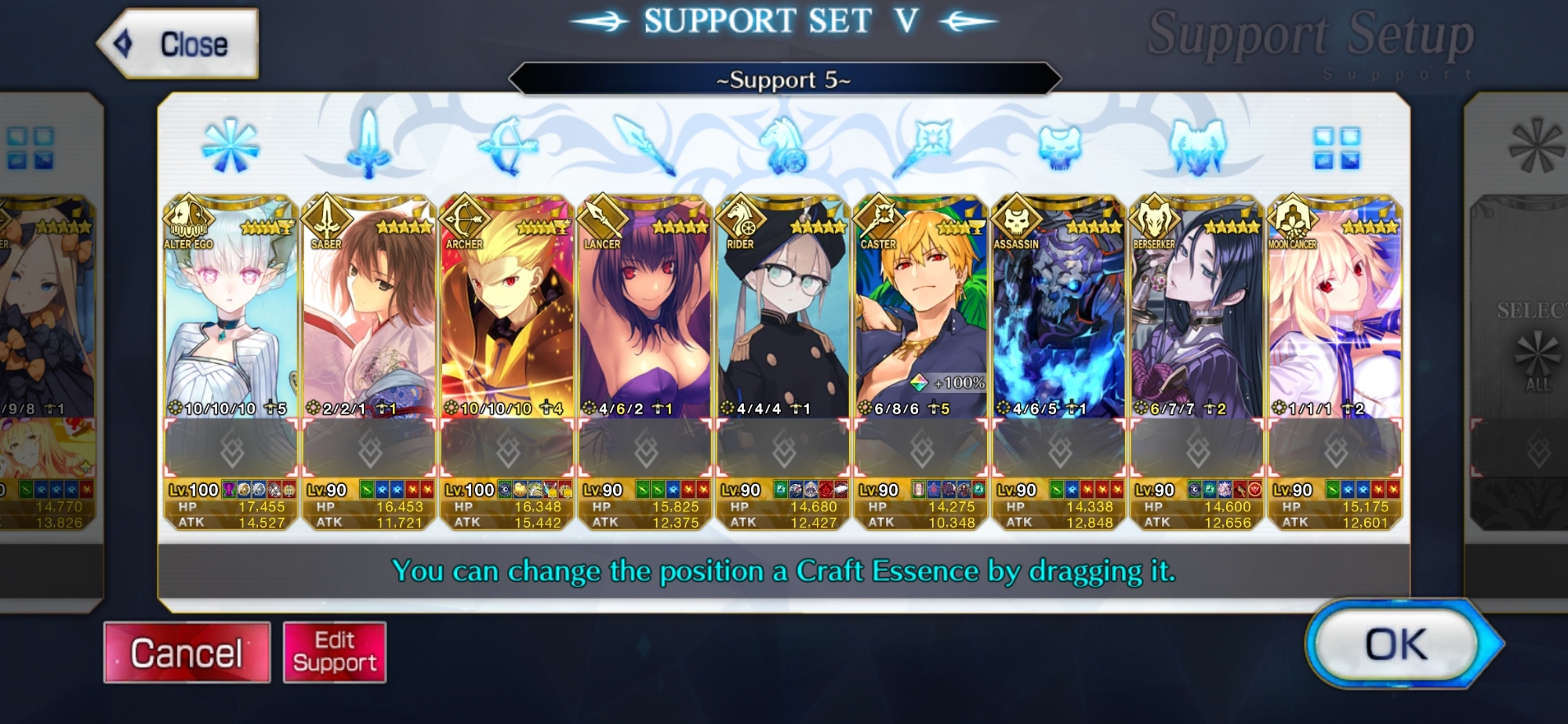Pick the Archer servant card
Viewport: 1568px width, 724px height.
pyautogui.click(x=506, y=314)
